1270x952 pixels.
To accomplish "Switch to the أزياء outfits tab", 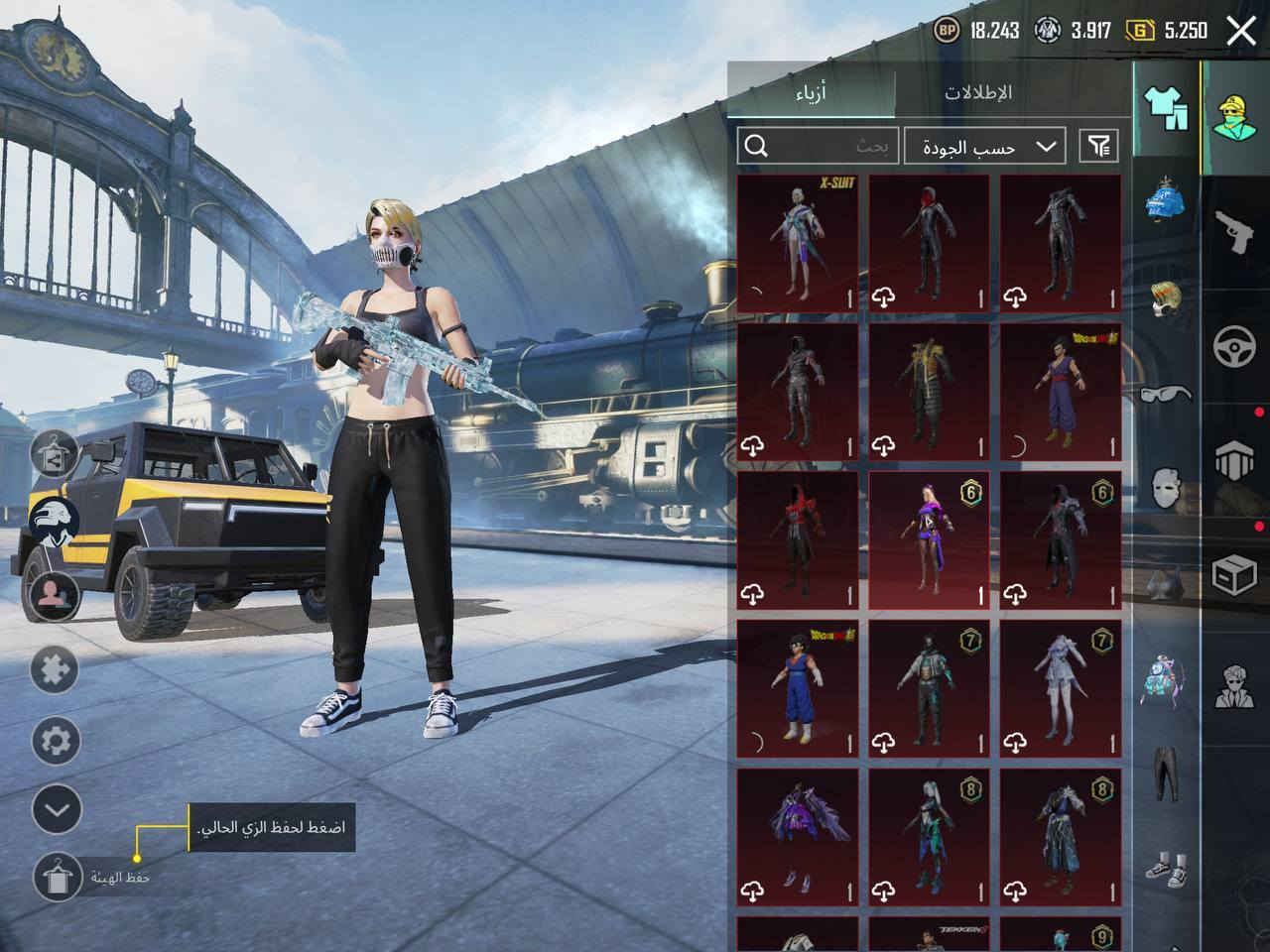I will point(811,92).
